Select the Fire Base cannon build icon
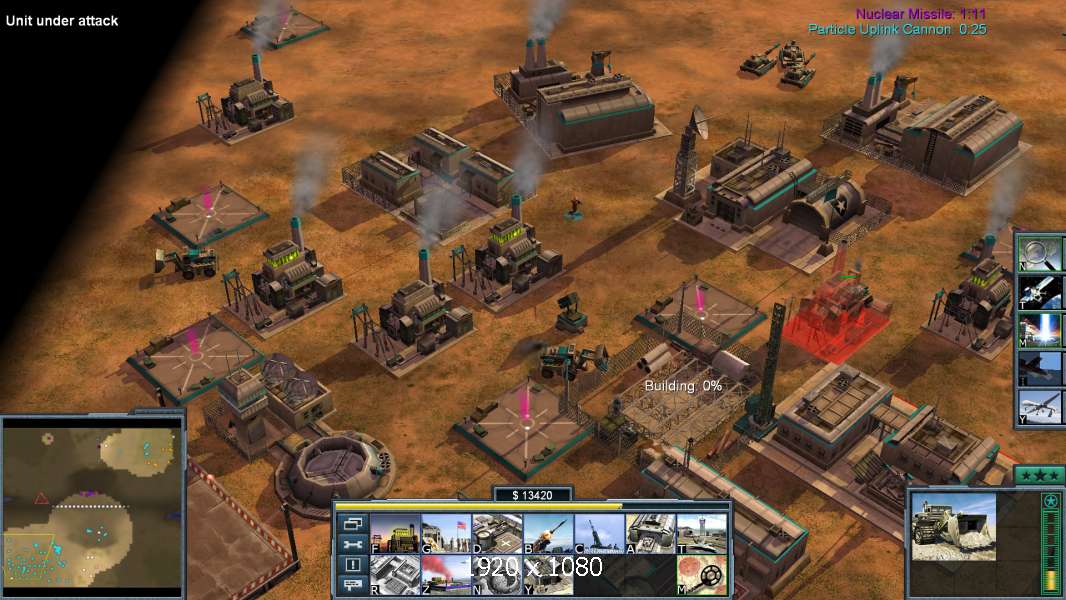The width and height of the screenshot is (1066, 600). click(599, 534)
